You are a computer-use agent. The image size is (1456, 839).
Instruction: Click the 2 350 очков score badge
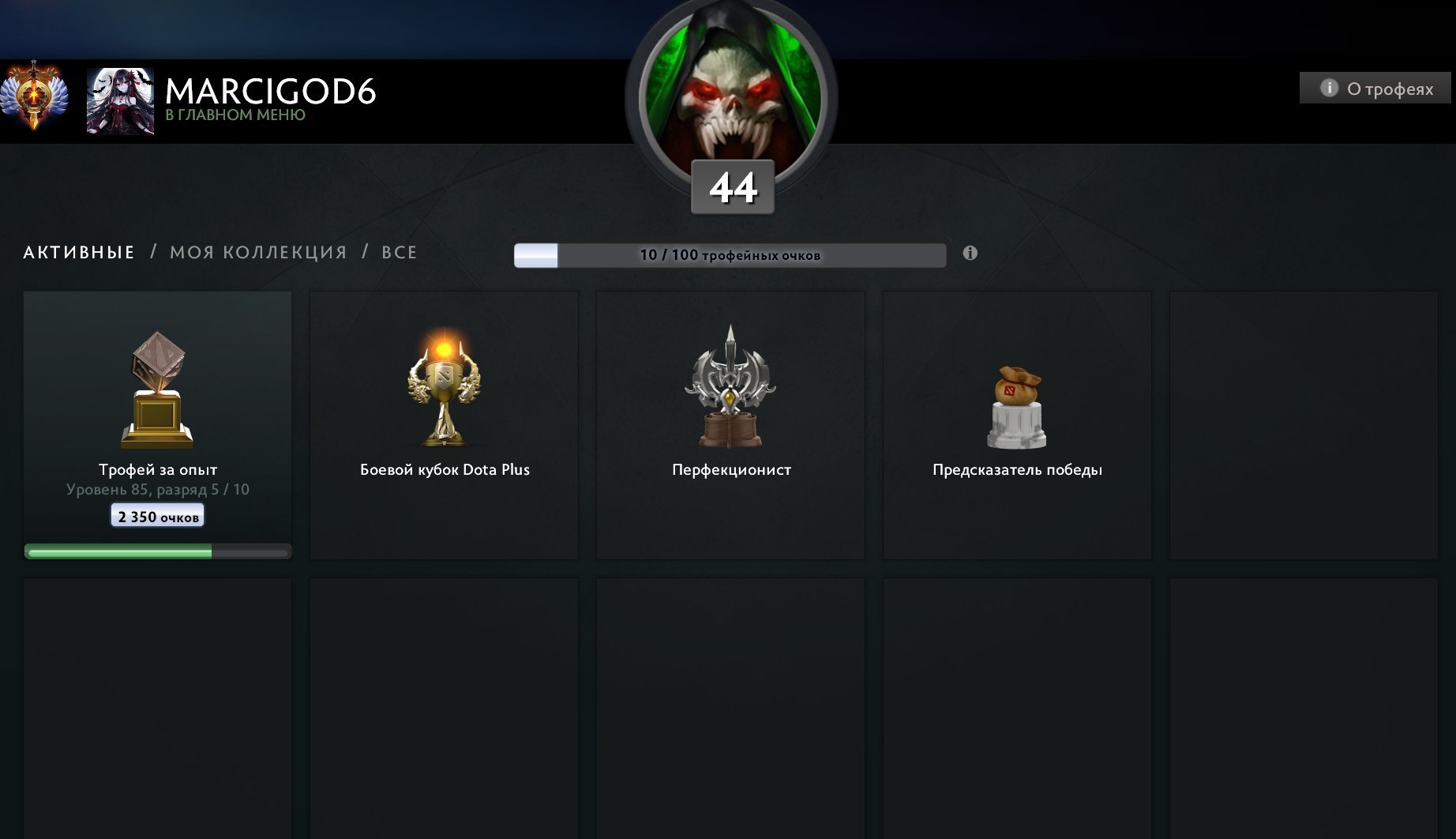point(156,514)
